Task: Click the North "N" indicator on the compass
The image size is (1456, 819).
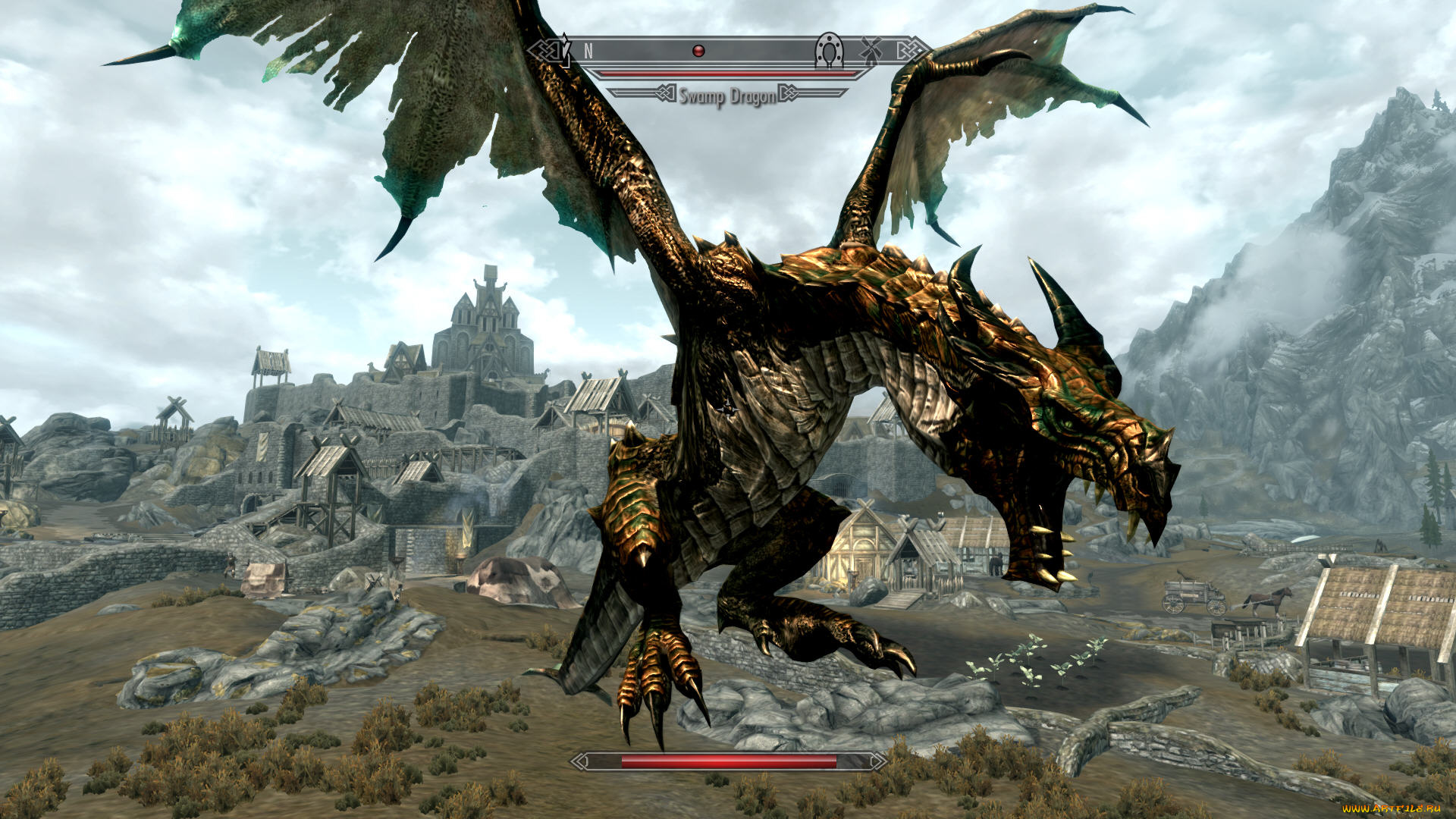Action: 588,51
